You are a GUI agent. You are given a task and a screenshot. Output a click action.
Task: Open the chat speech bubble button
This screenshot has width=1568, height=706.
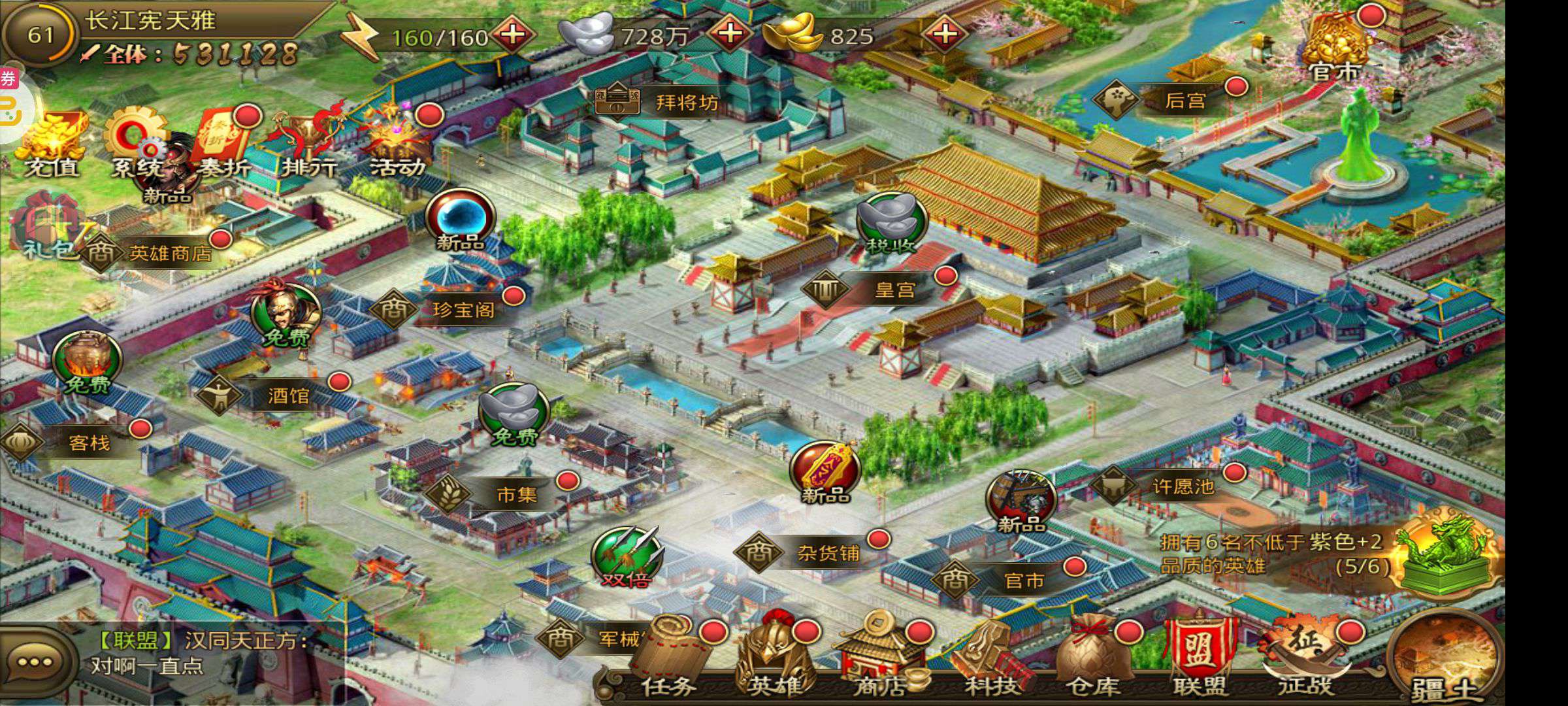click(35, 662)
